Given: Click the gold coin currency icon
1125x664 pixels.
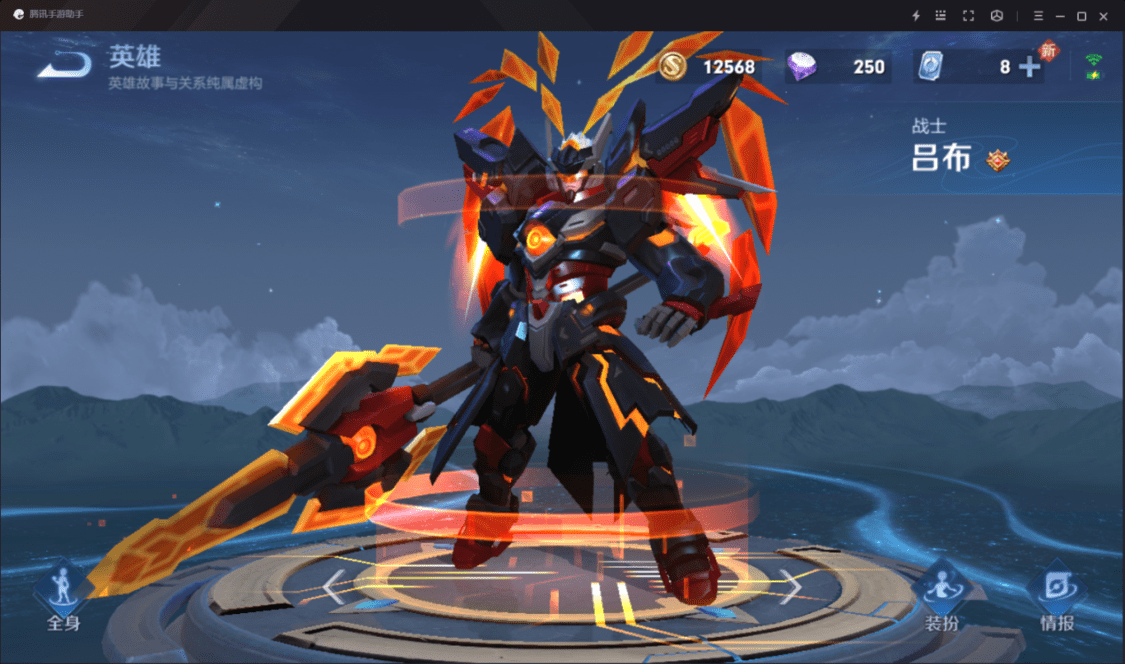Looking at the screenshot, I should tap(674, 67).
